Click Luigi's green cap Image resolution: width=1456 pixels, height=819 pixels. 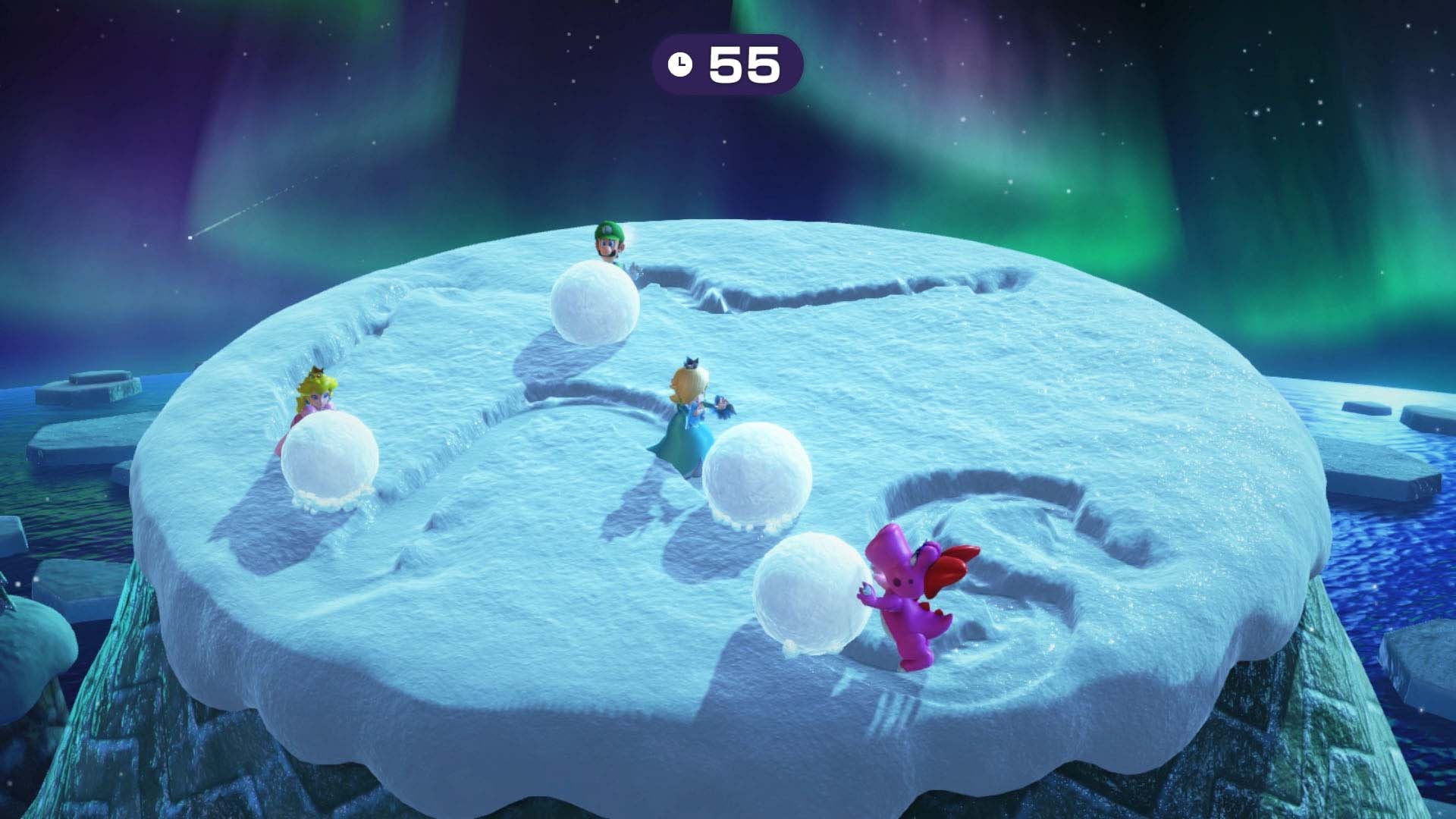tap(607, 227)
